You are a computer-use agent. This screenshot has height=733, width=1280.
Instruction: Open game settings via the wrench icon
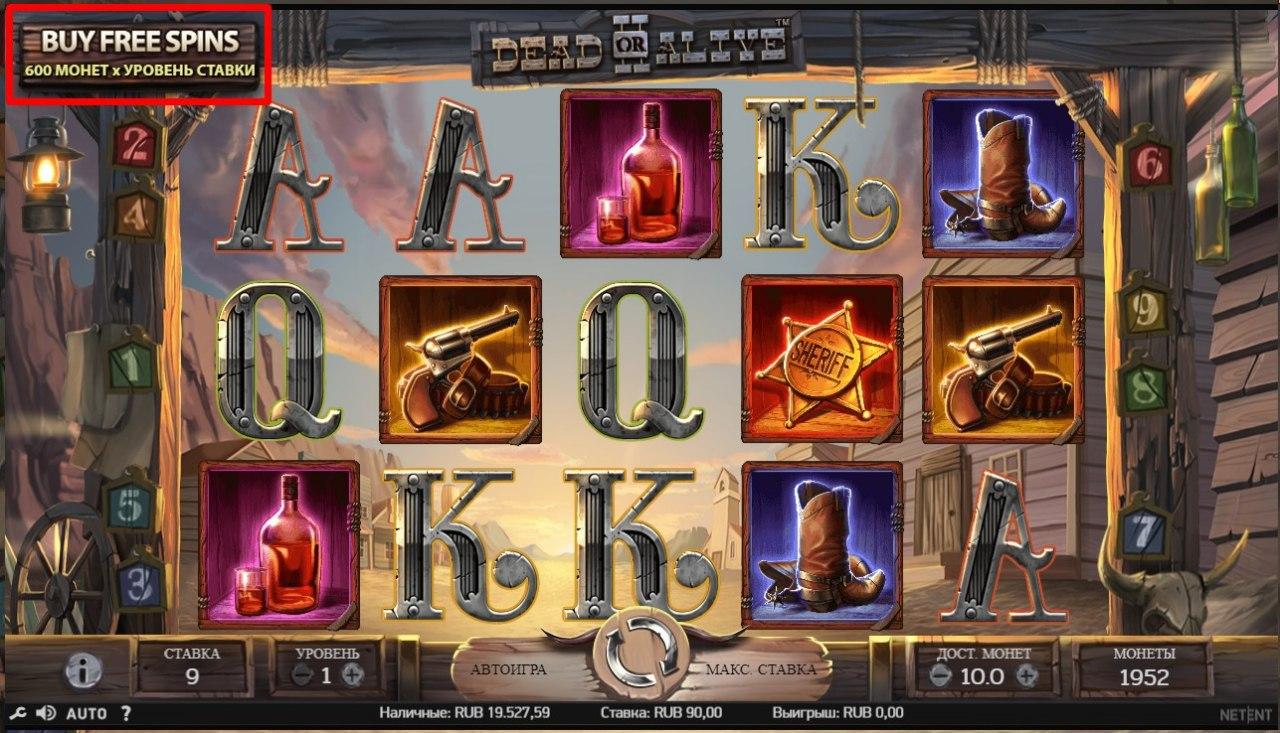[16, 714]
